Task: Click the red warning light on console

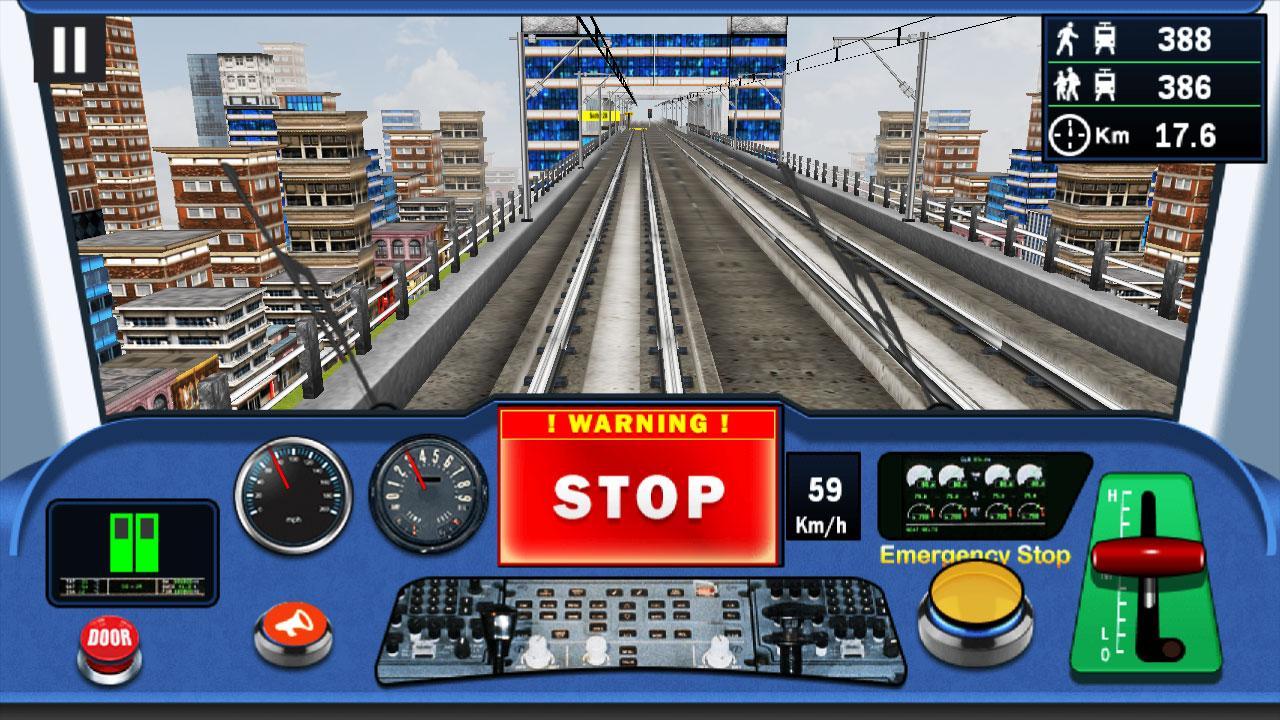Action: (x=704, y=587)
